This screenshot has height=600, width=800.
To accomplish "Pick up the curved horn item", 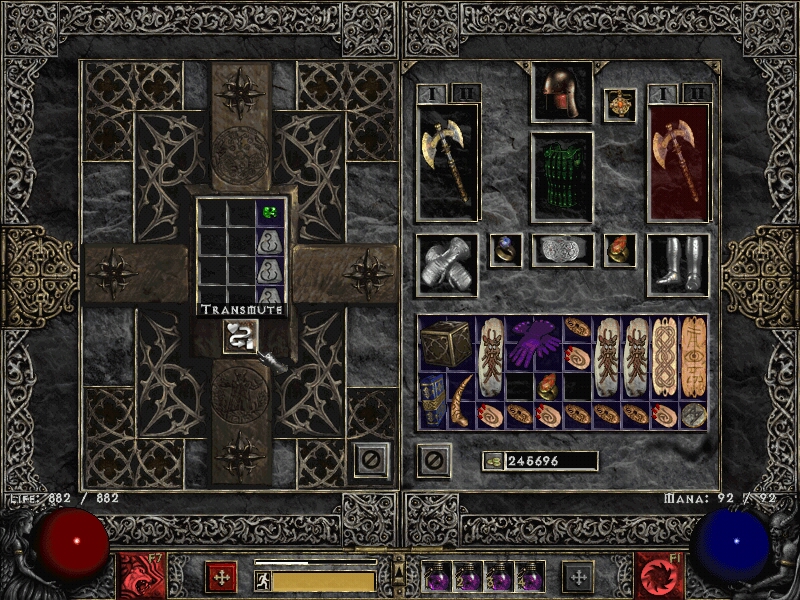I will (x=461, y=400).
